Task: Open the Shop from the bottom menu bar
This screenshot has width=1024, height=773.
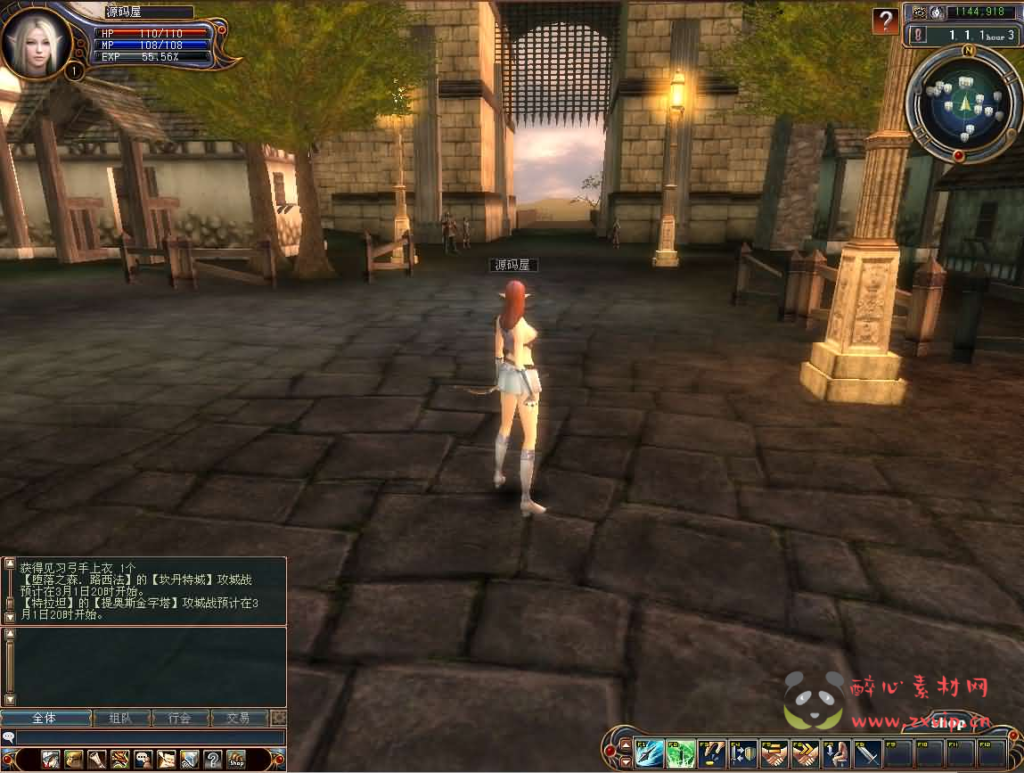Action: pos(235,759)
